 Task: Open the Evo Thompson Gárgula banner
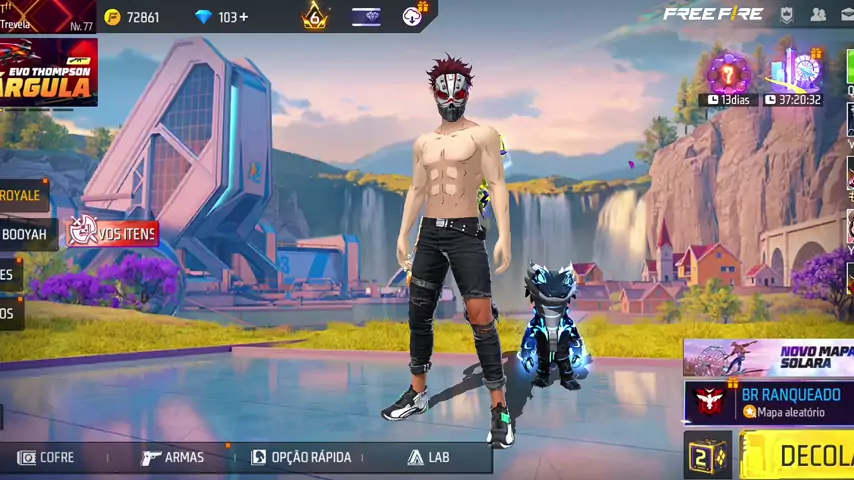[x=48, y=72]
